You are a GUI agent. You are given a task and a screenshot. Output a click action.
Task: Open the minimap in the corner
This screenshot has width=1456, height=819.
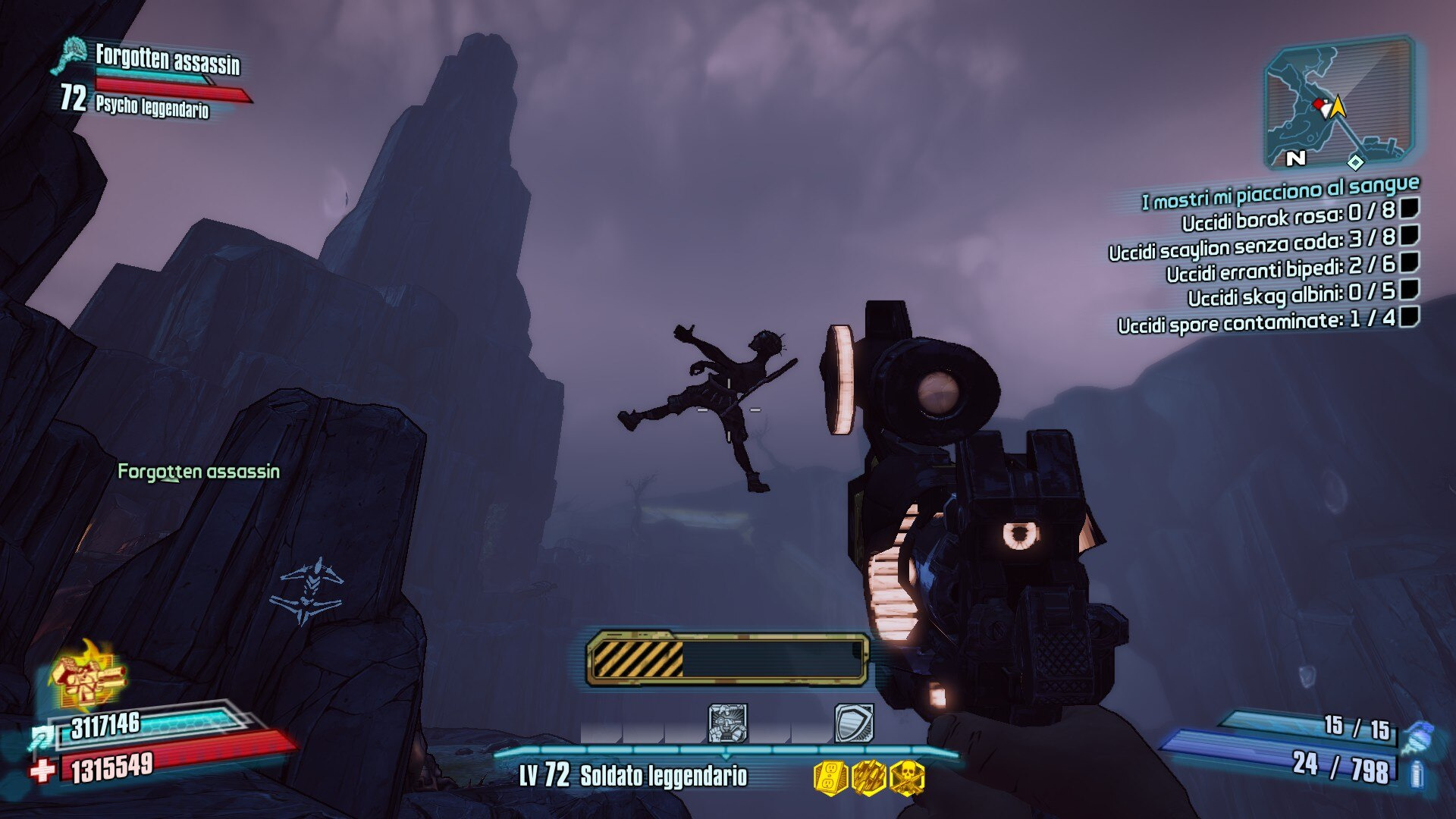pos(1339,104)
